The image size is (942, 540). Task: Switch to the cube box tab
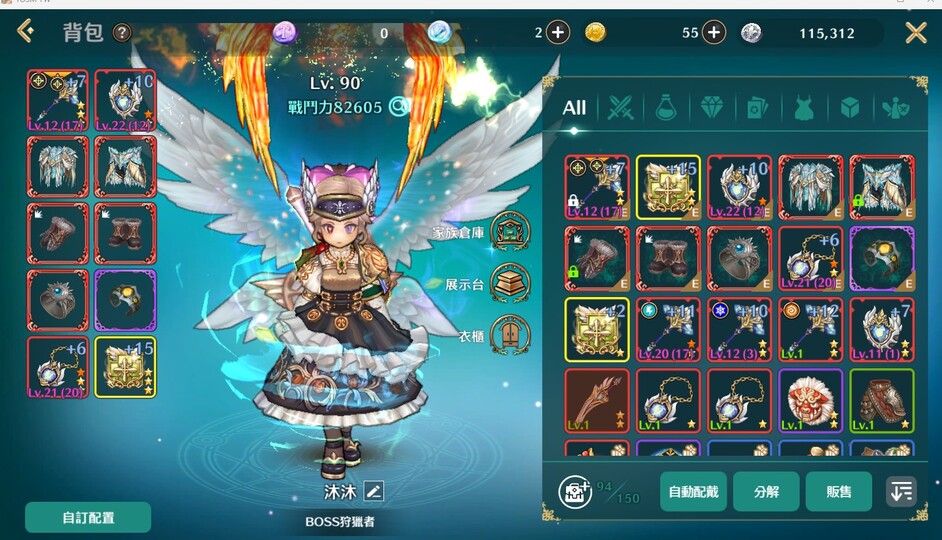pos(849,107)
